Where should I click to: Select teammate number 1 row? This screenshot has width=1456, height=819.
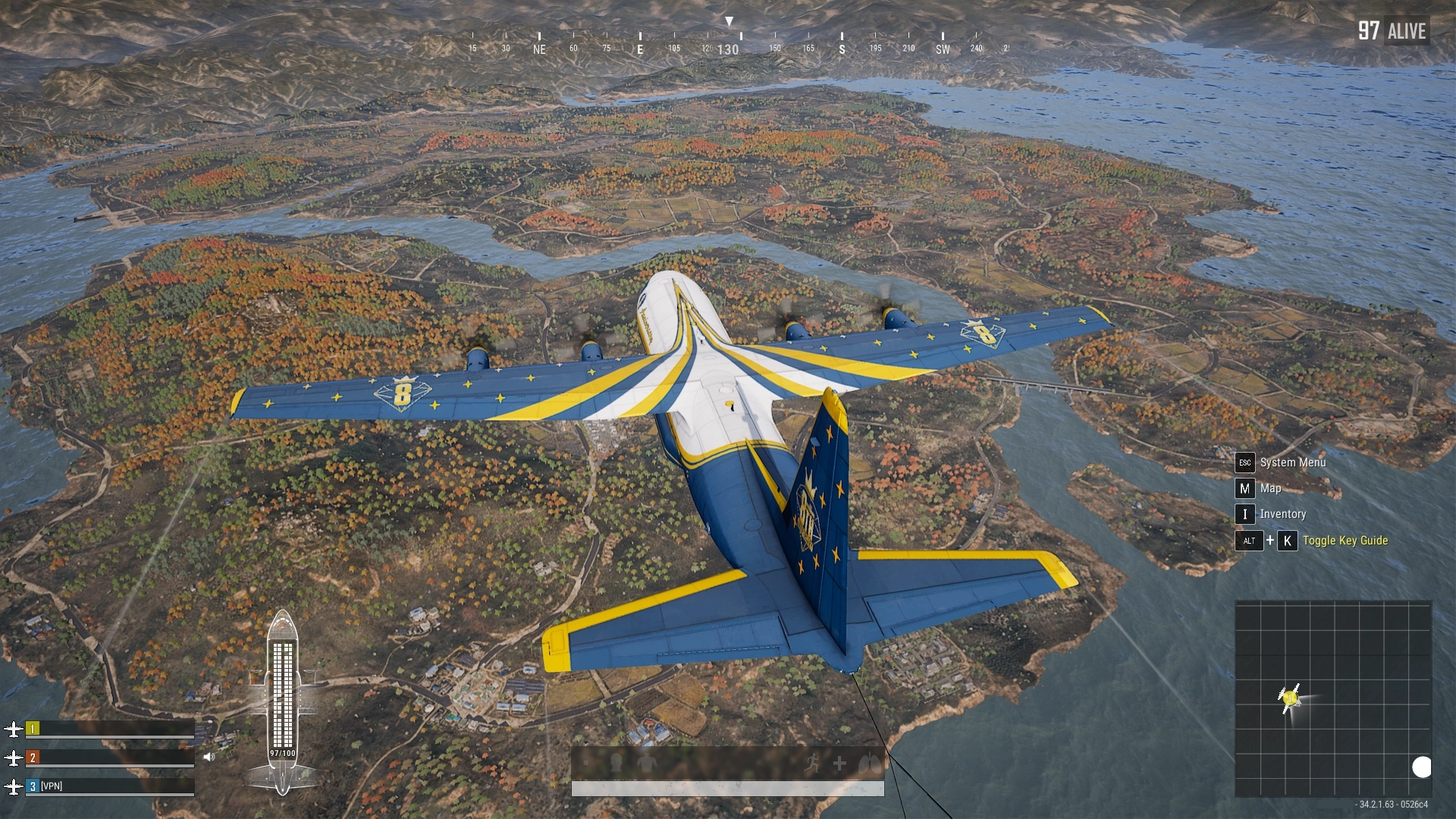109,730
